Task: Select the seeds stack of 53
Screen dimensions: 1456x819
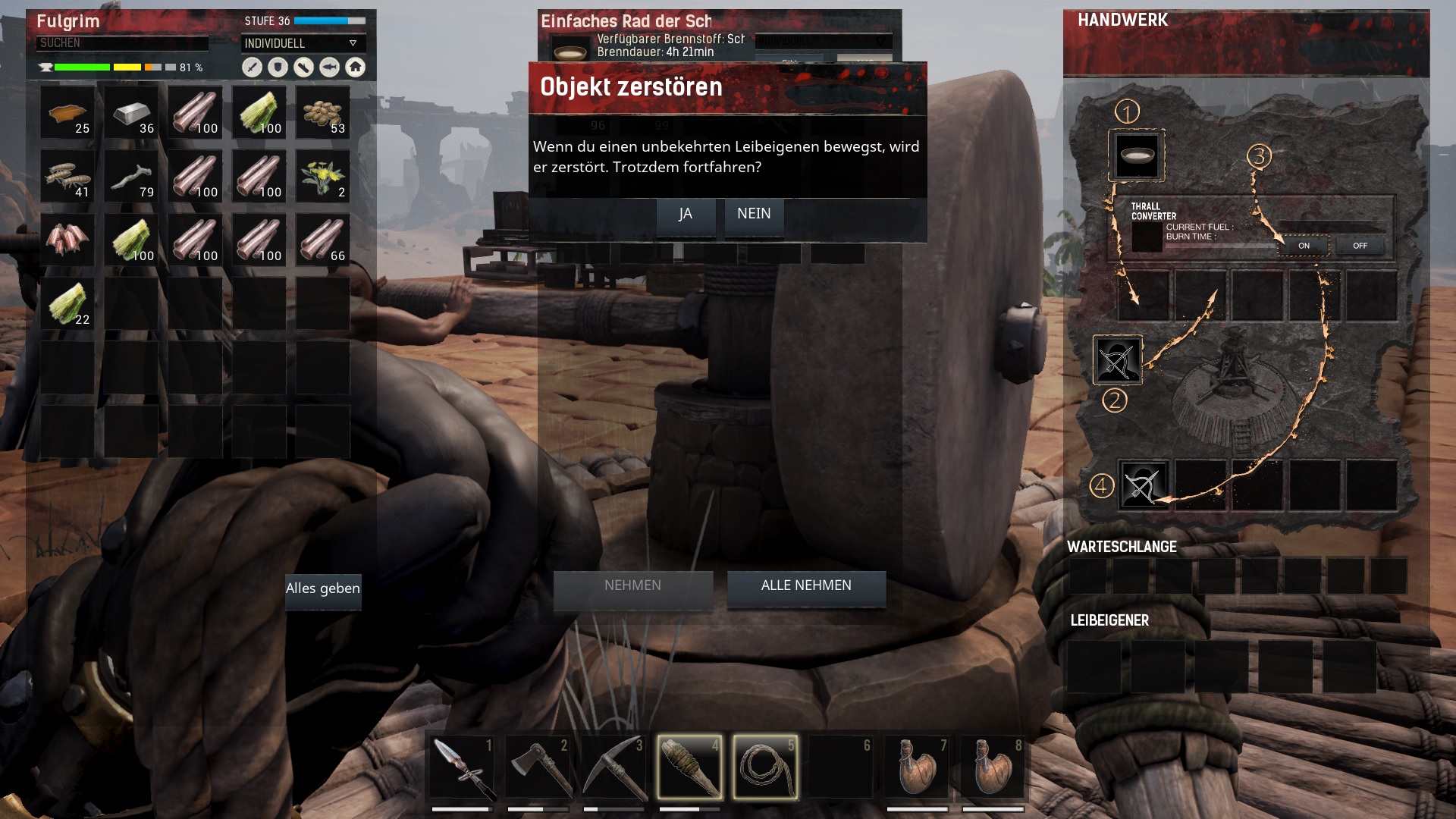Action: (323, 114)
